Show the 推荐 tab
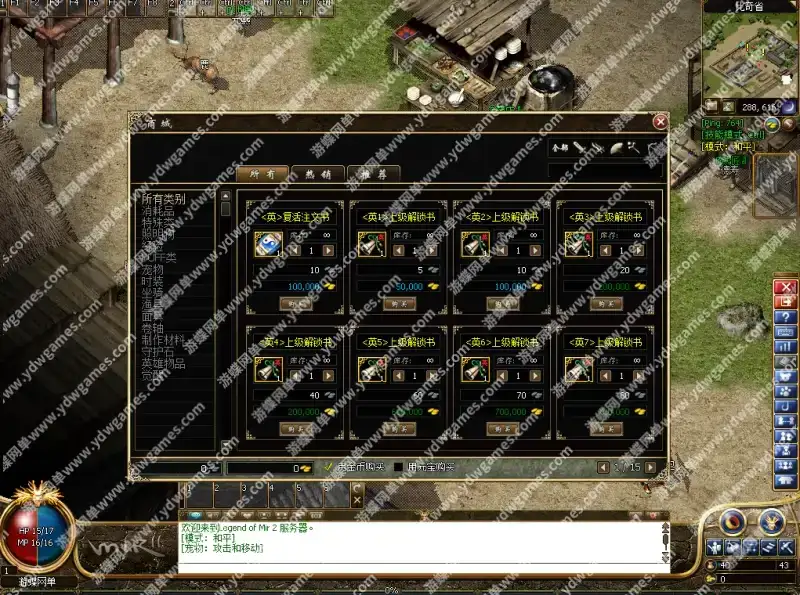 373,174
